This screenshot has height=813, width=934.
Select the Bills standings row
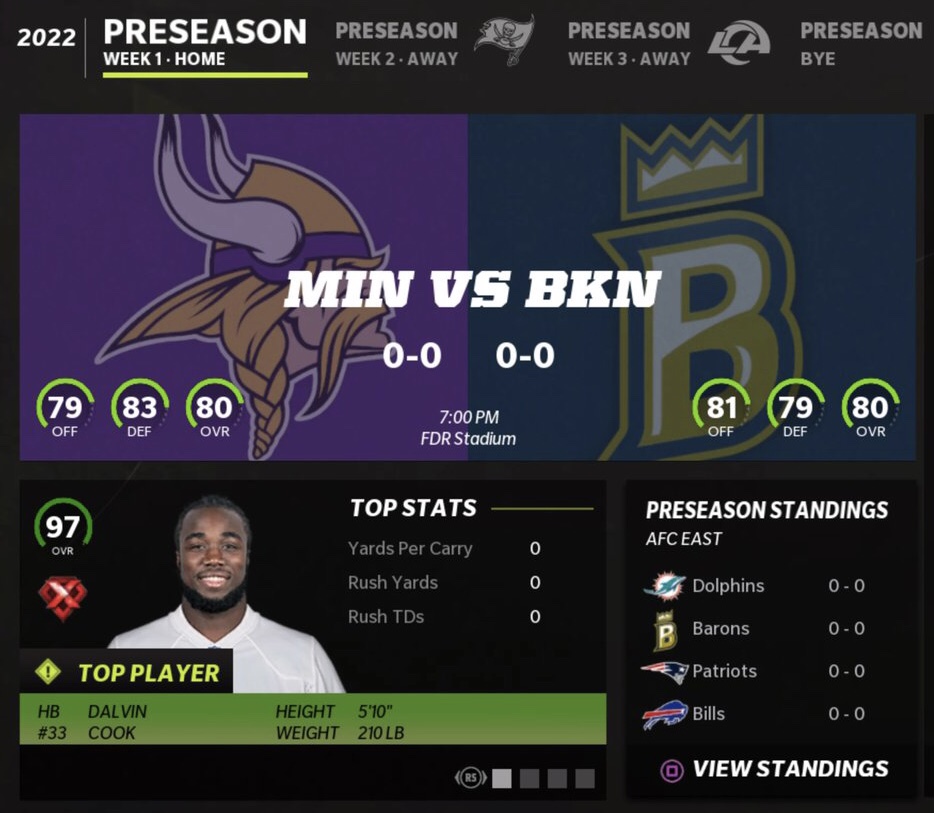coord(770,714)
